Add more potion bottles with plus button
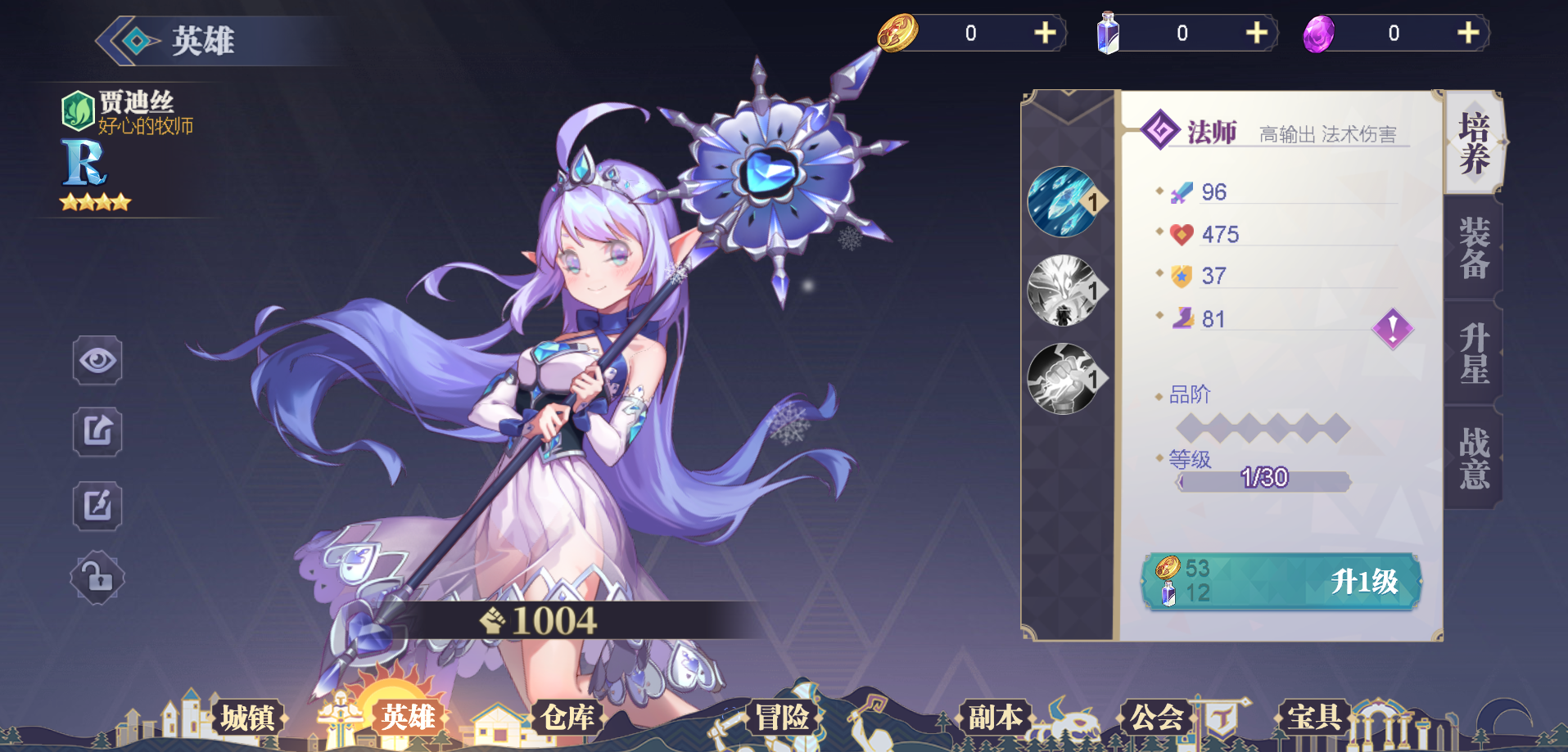The height and width of the screenshot is (752, 1568). tap(1256, 33)
